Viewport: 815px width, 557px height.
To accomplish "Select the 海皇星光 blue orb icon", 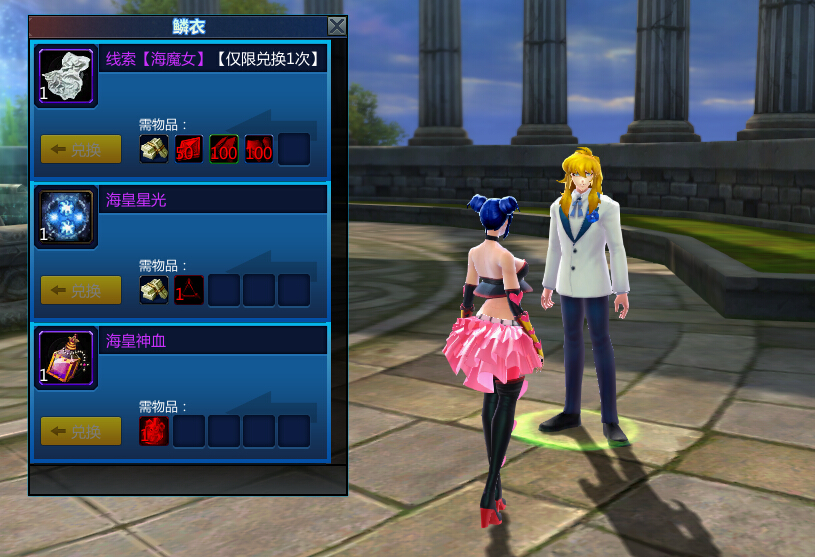I will pos(67,218).
